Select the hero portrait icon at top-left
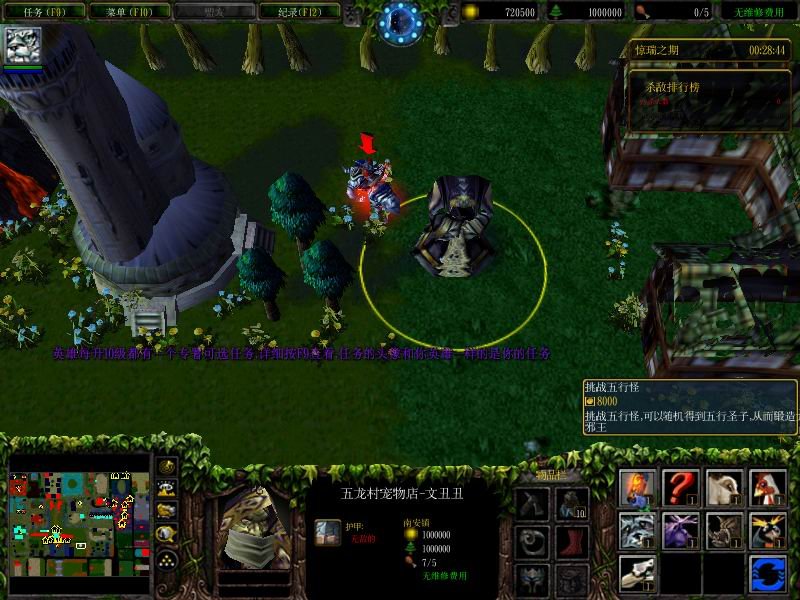 [21, 46]
